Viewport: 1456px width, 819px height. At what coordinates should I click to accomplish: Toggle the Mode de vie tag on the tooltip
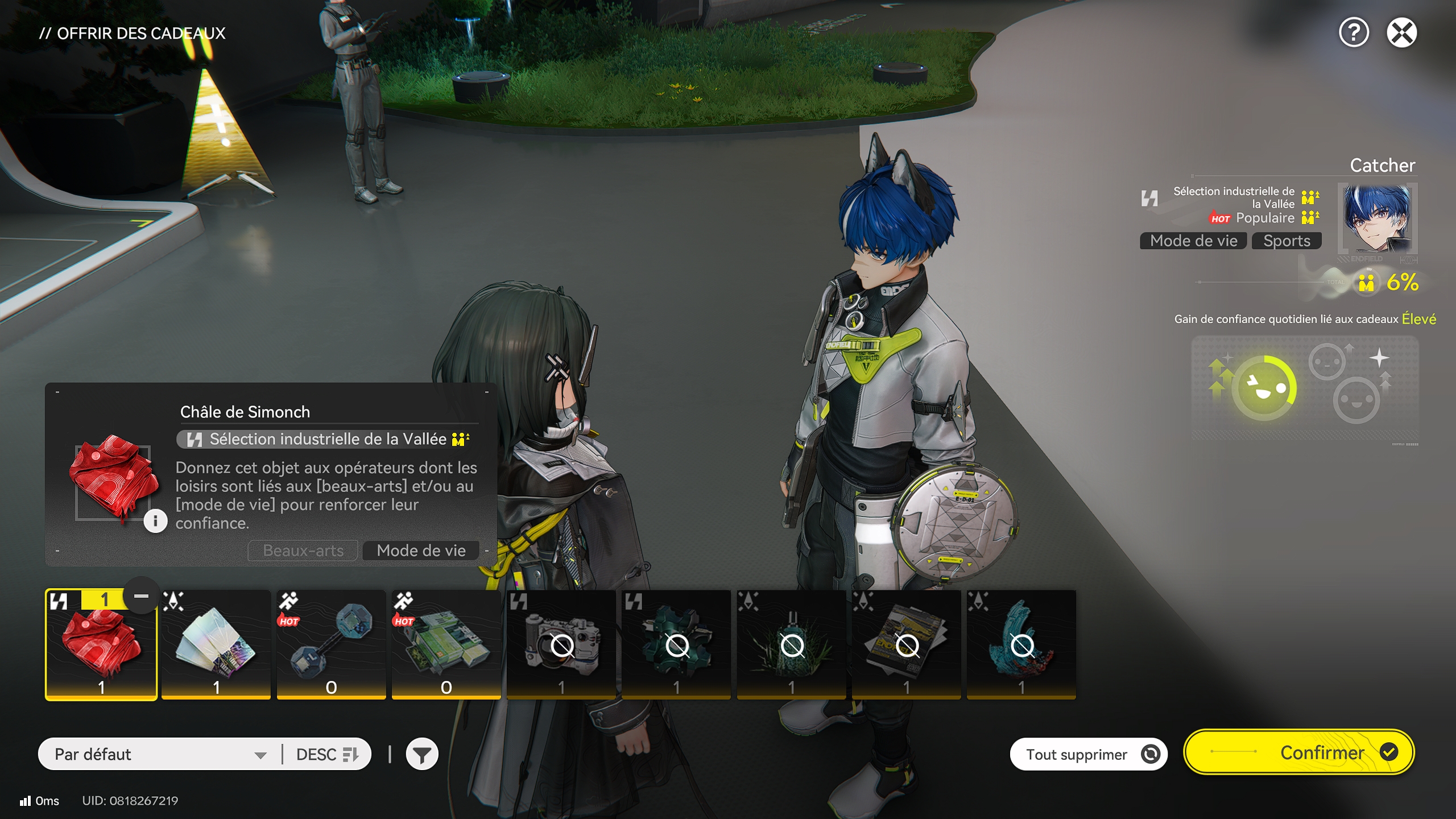coord(420,550)
